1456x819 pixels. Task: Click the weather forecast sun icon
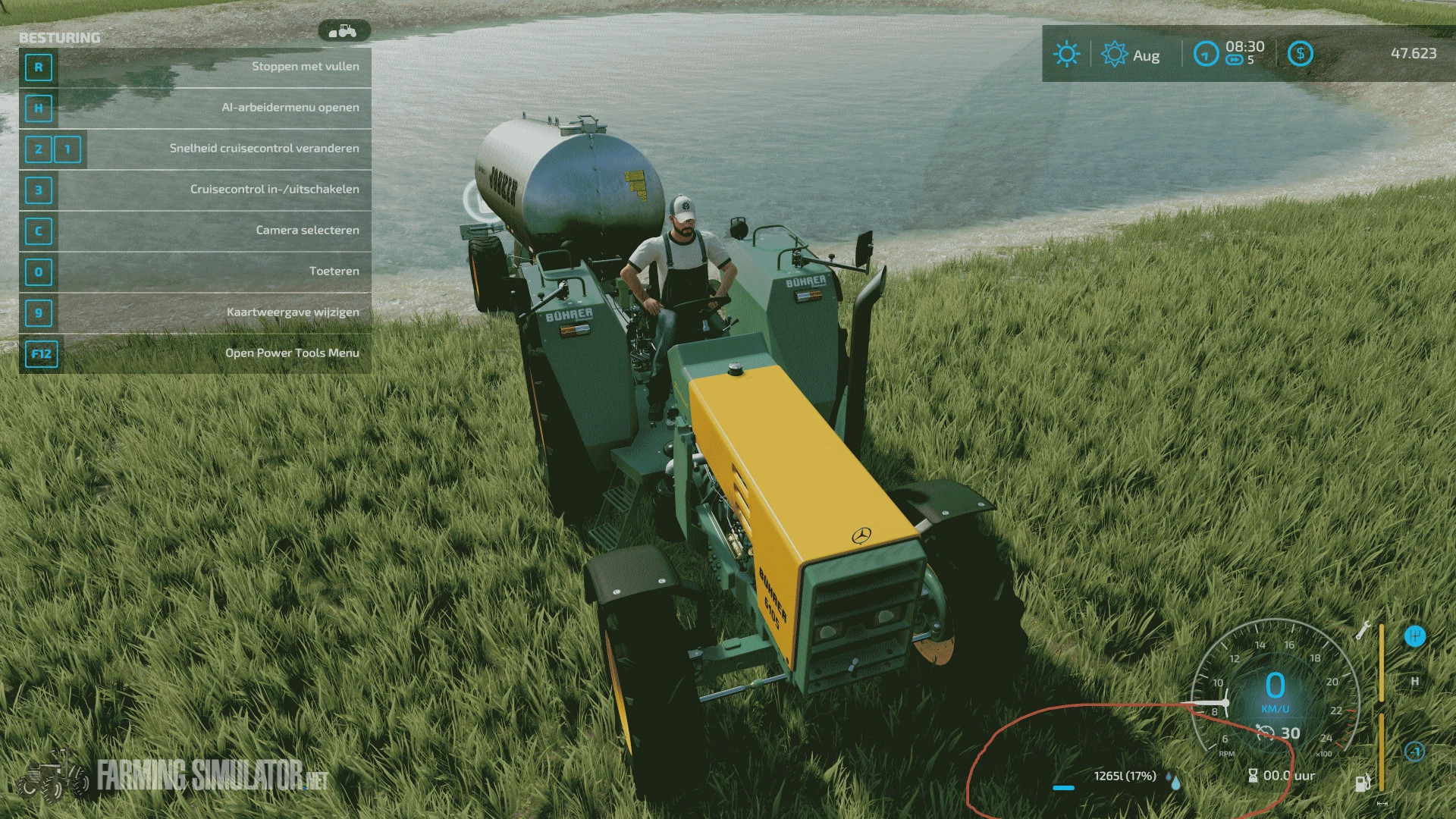point(1066,54)
